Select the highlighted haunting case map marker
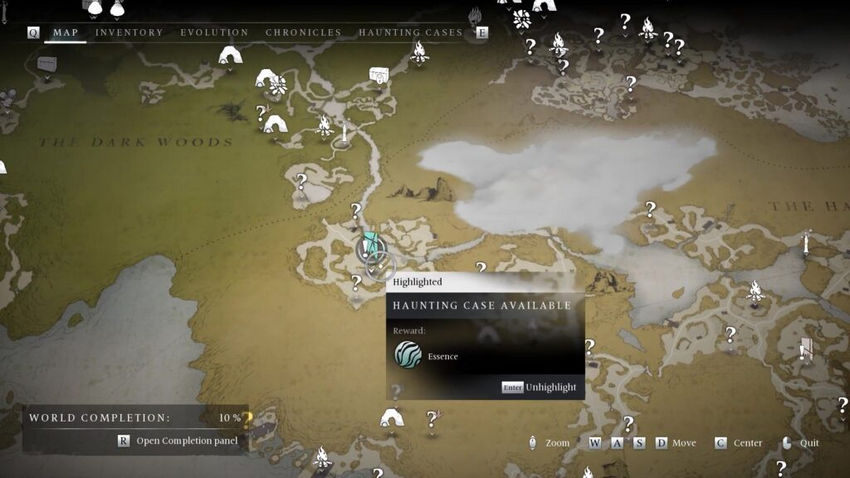The width and height of the screenshot is (850, 478). (x=371, y=247)
